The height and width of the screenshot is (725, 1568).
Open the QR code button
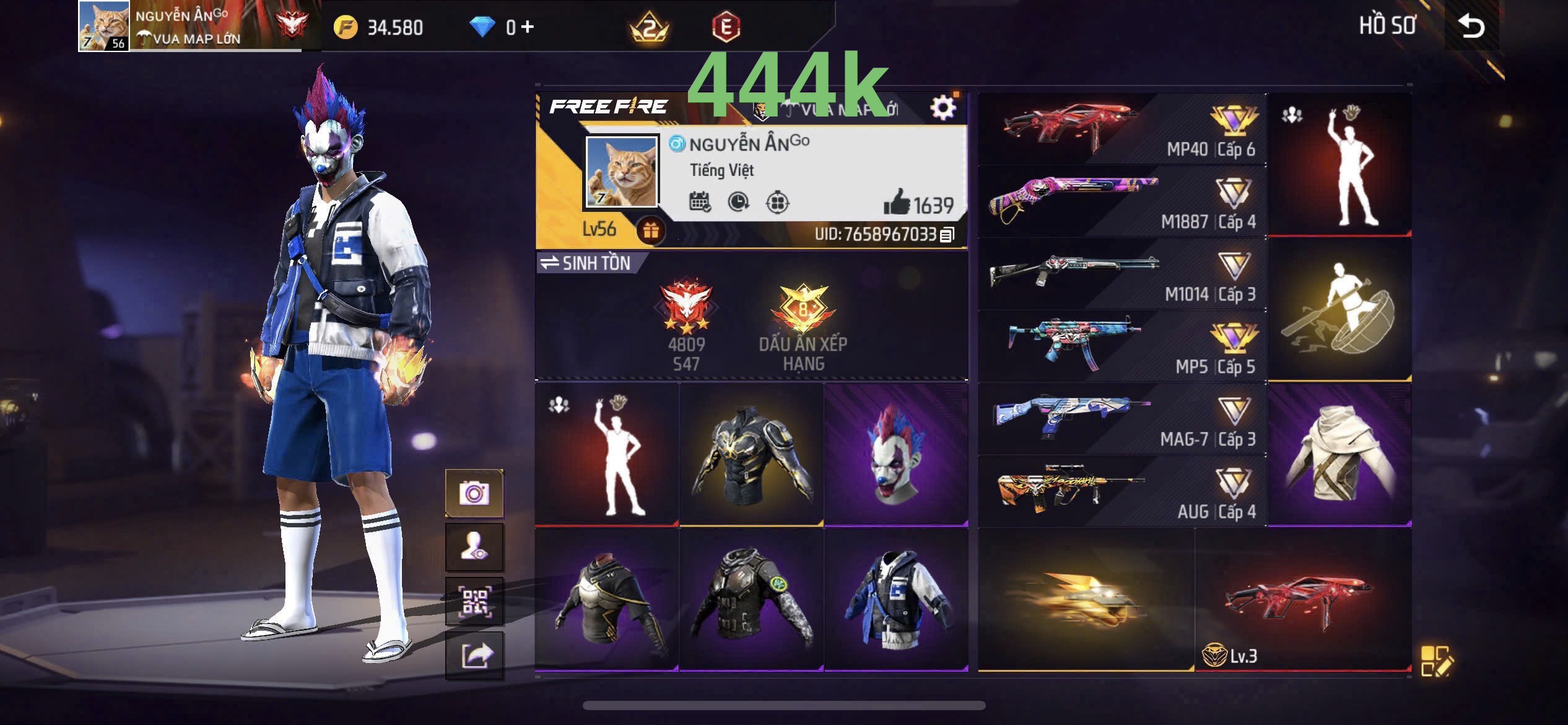point(474,602)
